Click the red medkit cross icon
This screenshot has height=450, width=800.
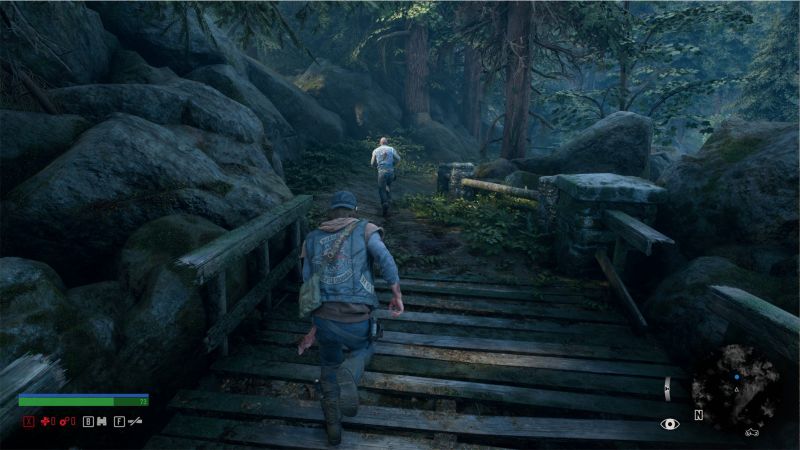[x=44, y=421]
